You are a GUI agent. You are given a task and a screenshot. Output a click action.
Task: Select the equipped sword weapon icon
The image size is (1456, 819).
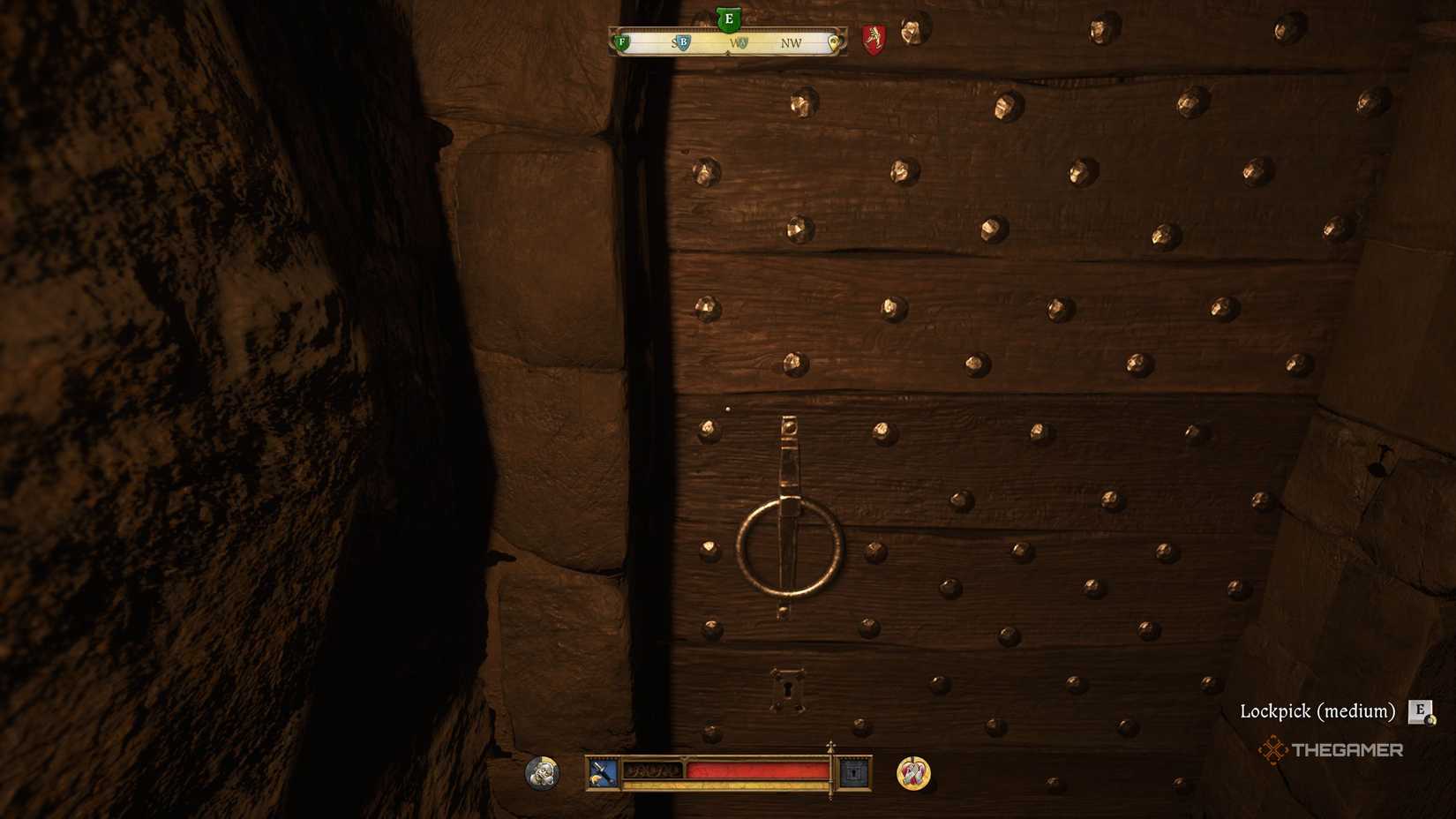(603, 773)
